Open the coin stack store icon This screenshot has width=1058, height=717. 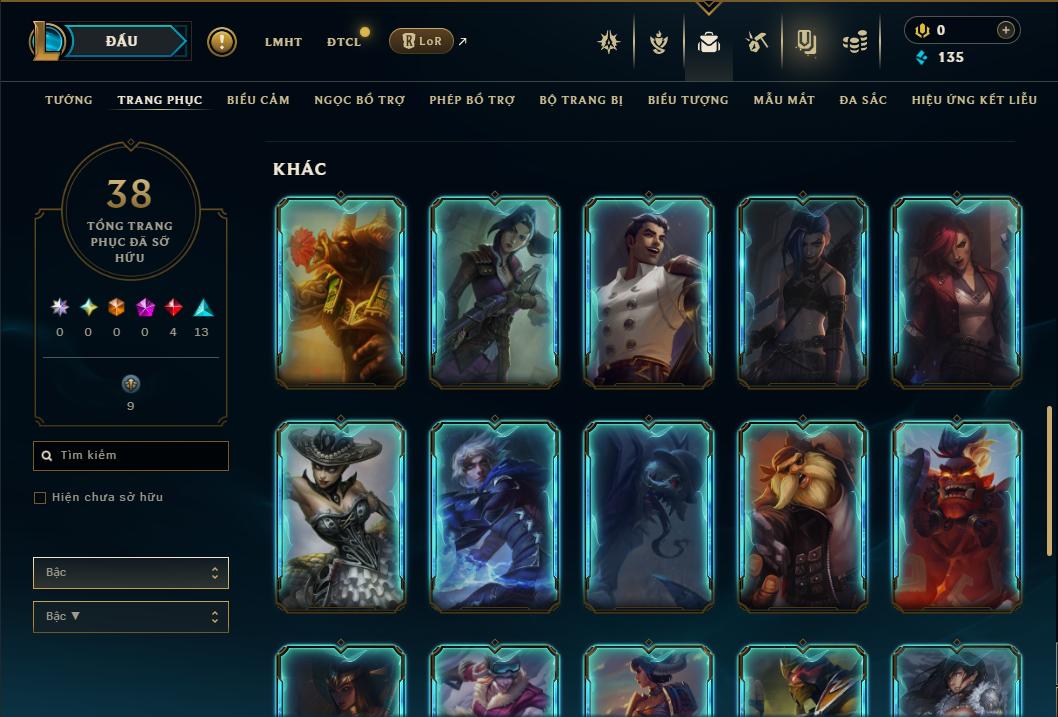point(854,42)
